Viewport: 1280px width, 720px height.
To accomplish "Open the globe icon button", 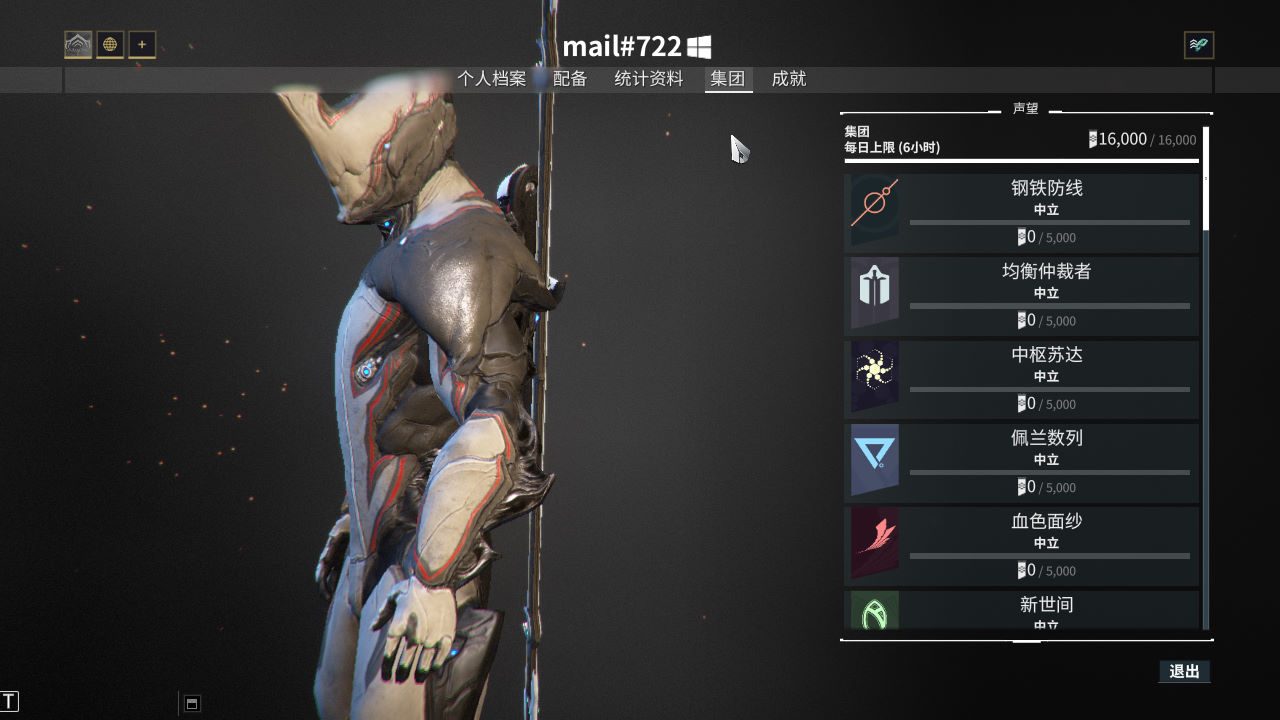I will (x=110, y=45).
